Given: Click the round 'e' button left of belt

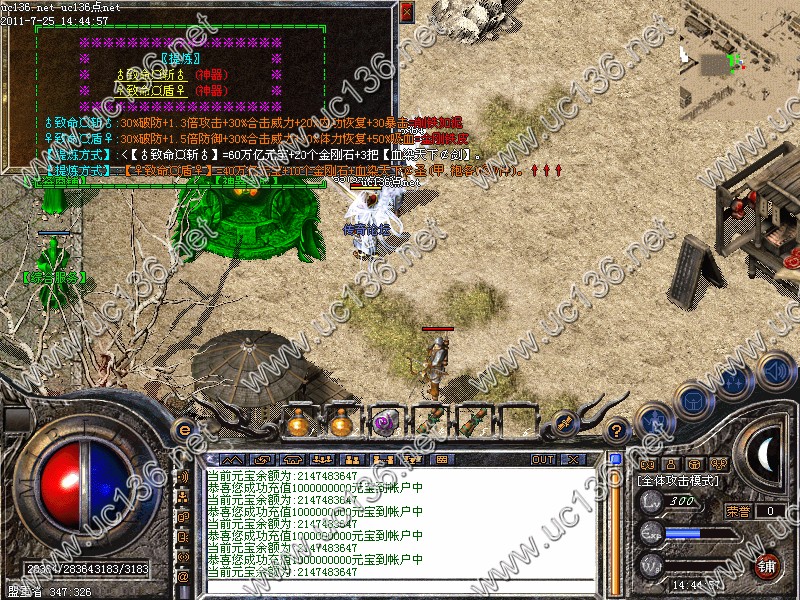Looking at the screenshot, I should click(184, 429).
